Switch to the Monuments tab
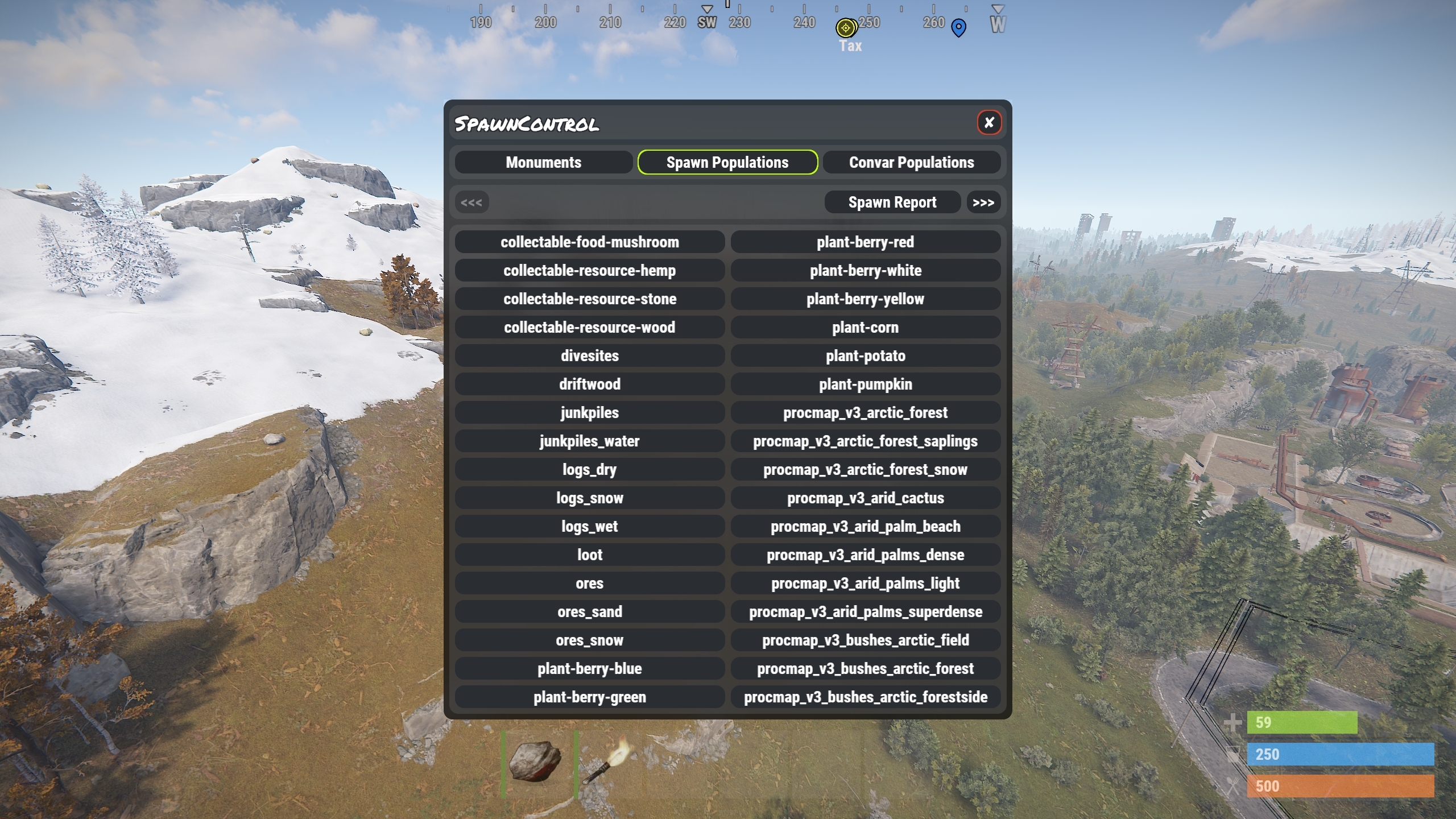This screenshot has width=1456, height=819. click(x=543, y=163)
